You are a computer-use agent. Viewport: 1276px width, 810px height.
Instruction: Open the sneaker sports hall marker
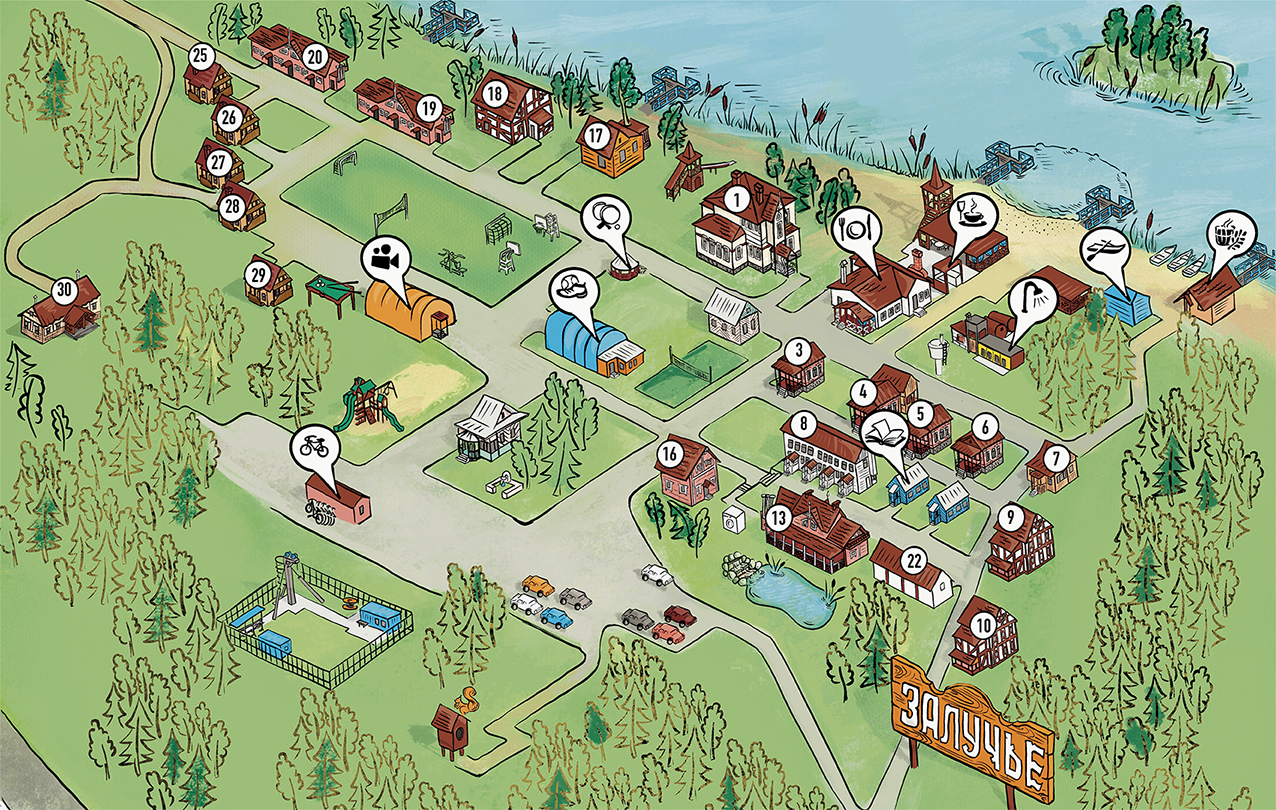pos(574,289)
